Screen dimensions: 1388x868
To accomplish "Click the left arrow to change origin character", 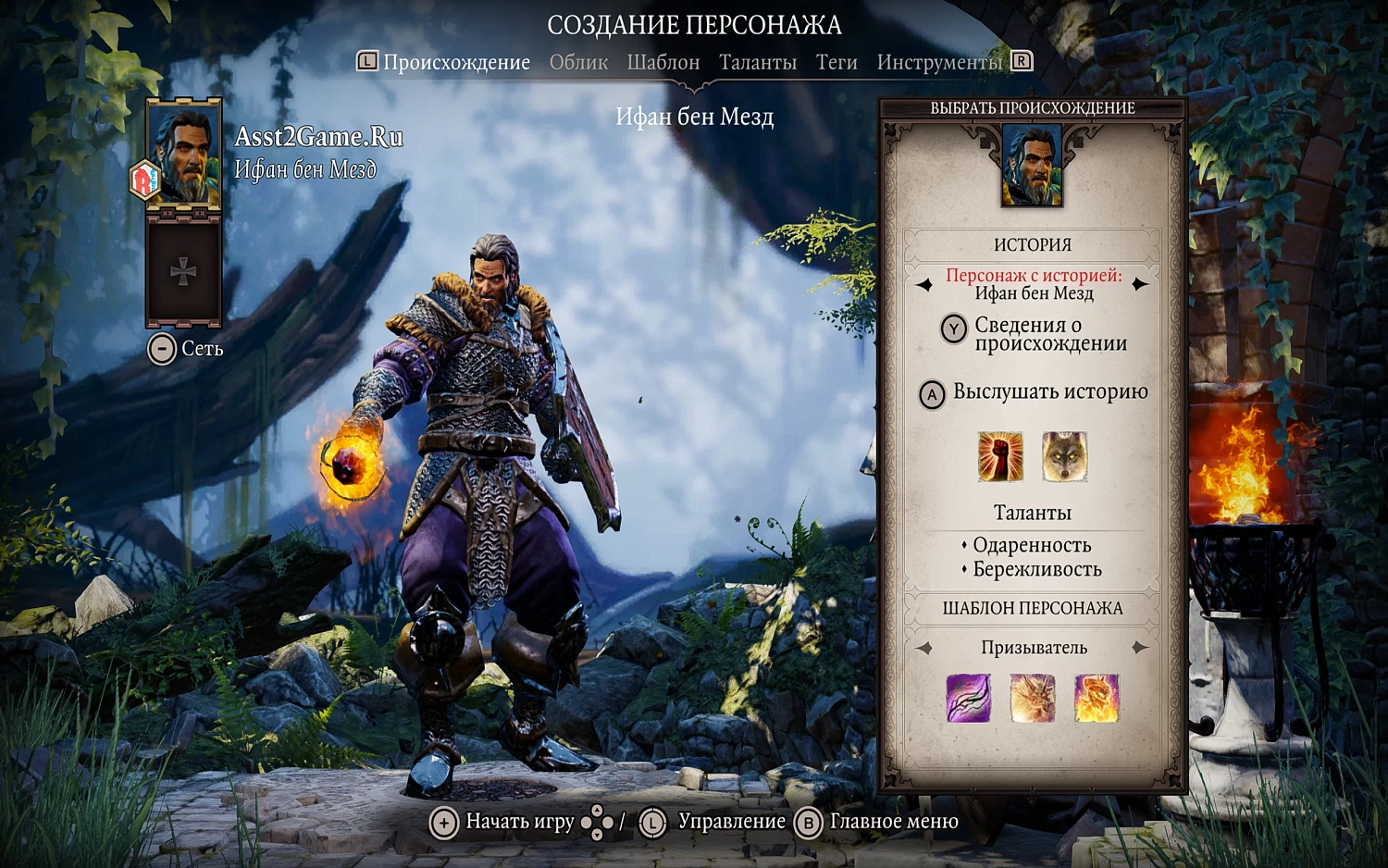I will pos(923,284).
